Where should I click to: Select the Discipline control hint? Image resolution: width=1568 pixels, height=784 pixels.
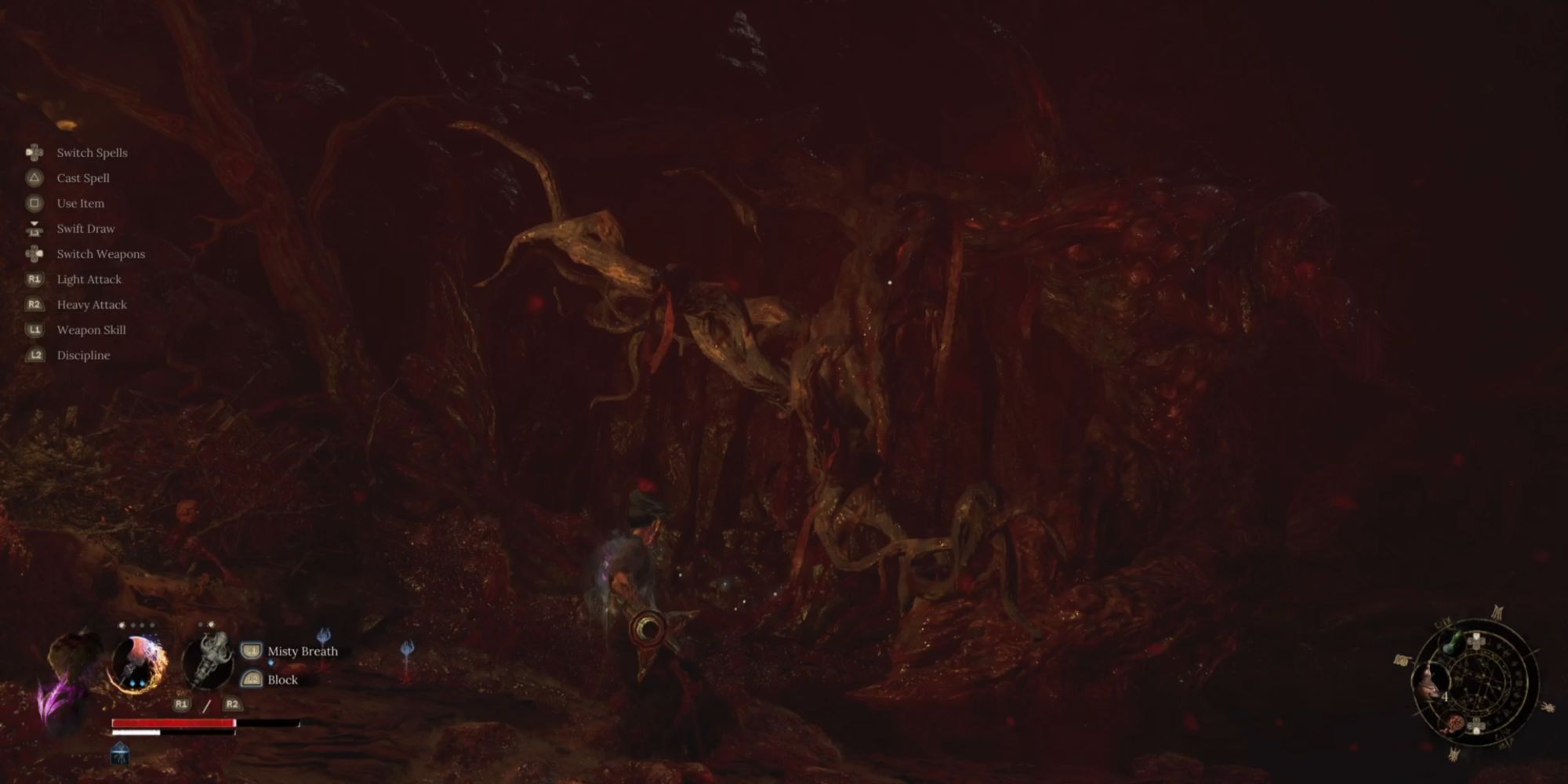click(x=83, y=355)
